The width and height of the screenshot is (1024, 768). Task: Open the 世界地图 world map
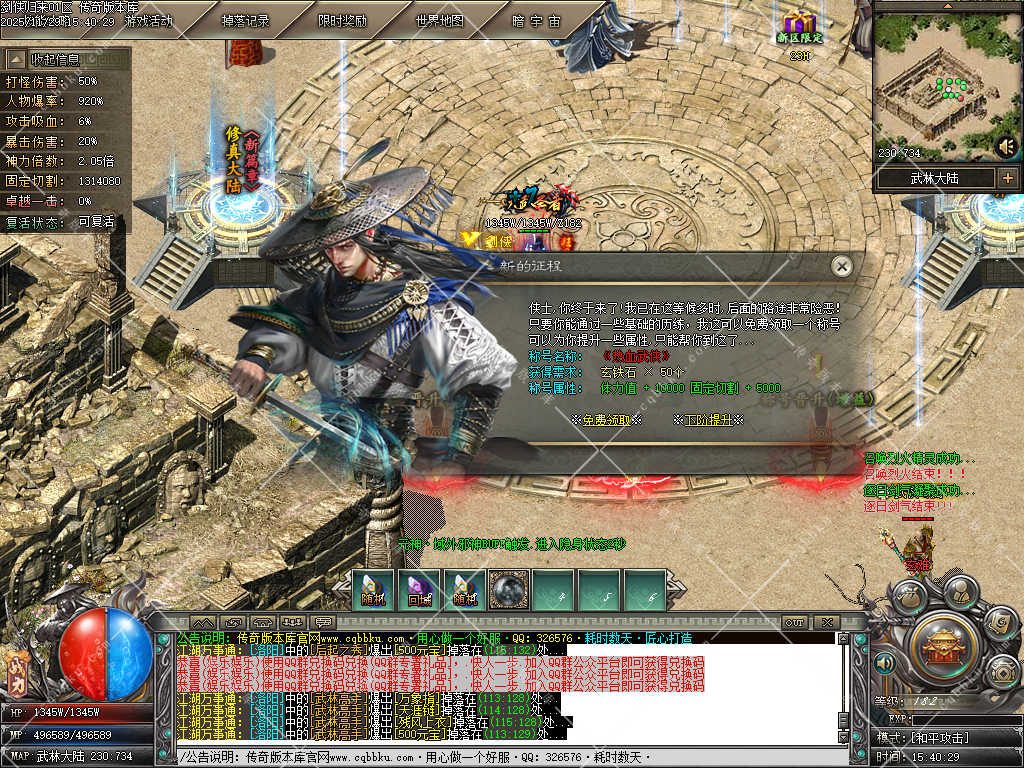pyautogui.click(x=439, y=20)
